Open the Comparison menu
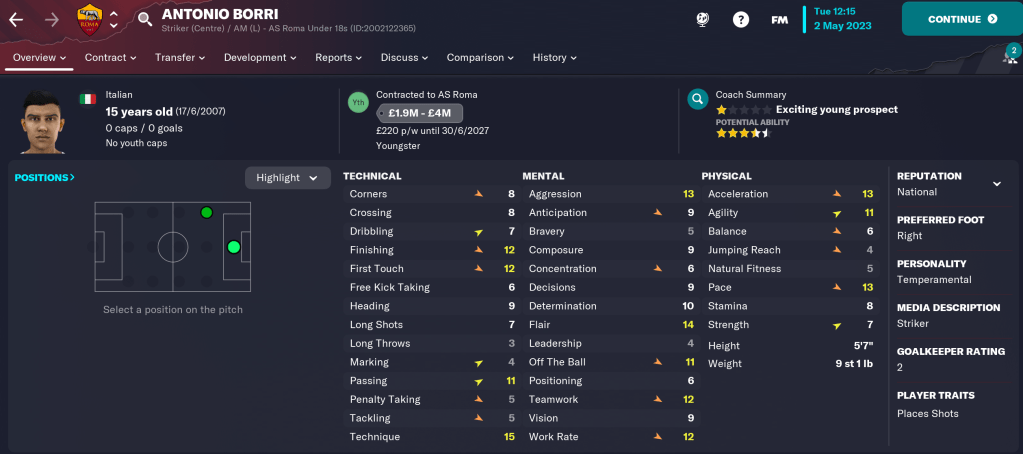This screenshot has width=1023, height=454. pyautogui.click(x=480, y=58)
